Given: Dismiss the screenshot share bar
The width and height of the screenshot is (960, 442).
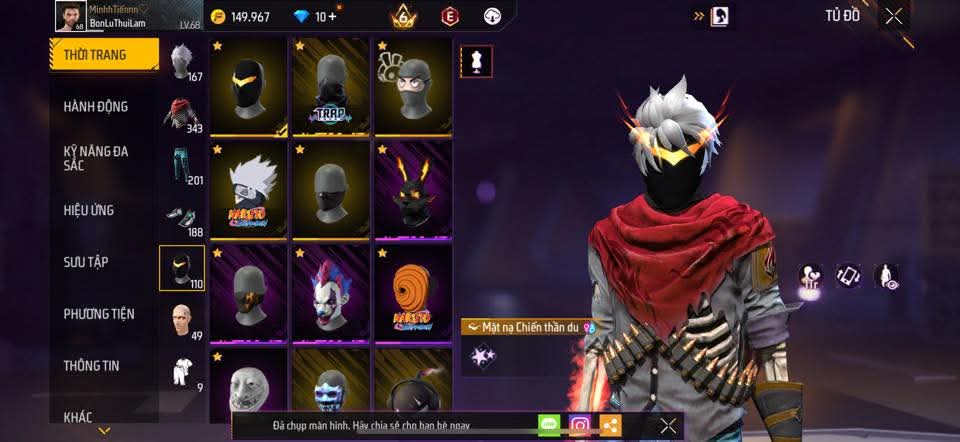Looking at the screenshot, I should pos(668,425).
